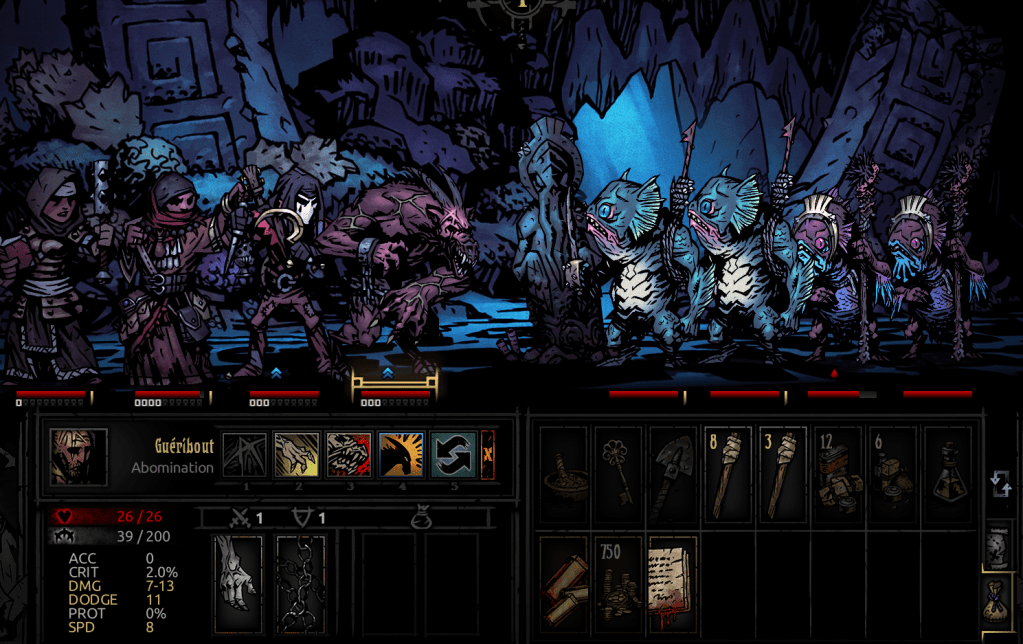Select the 750 gold pile
Viewport: 1023px width, 644px height.
point(619,583)
